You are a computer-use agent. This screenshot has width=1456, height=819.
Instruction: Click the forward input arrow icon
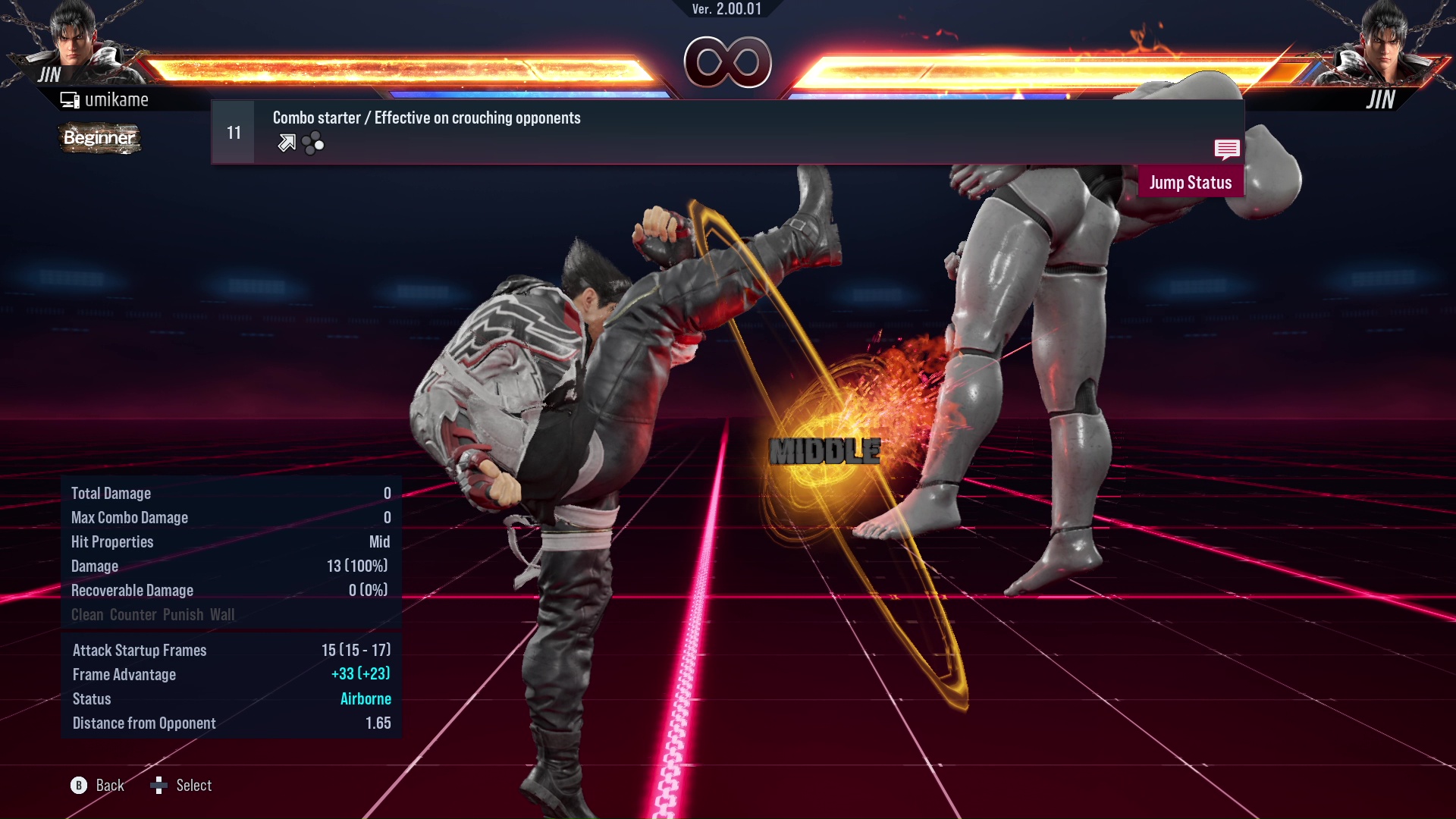pyautogui.click(x=285, y=142)
